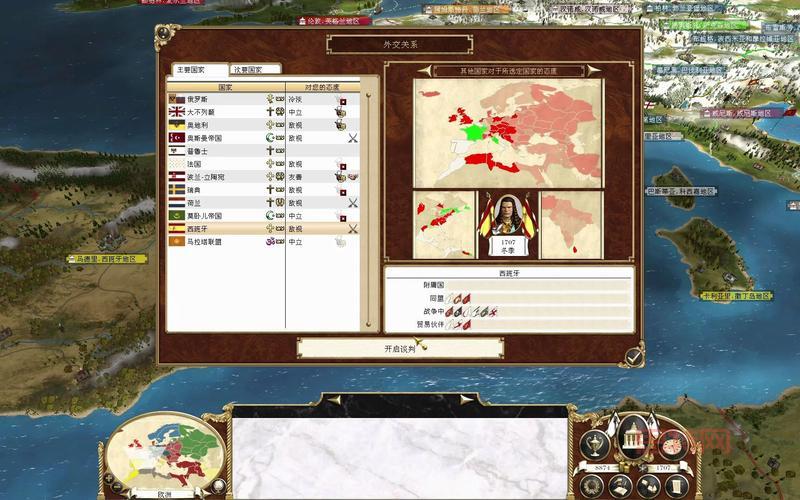Open the 次要国家 tab
Image resolution: width=800 pixels, height=500 pixels.
(x=255, y=70)
